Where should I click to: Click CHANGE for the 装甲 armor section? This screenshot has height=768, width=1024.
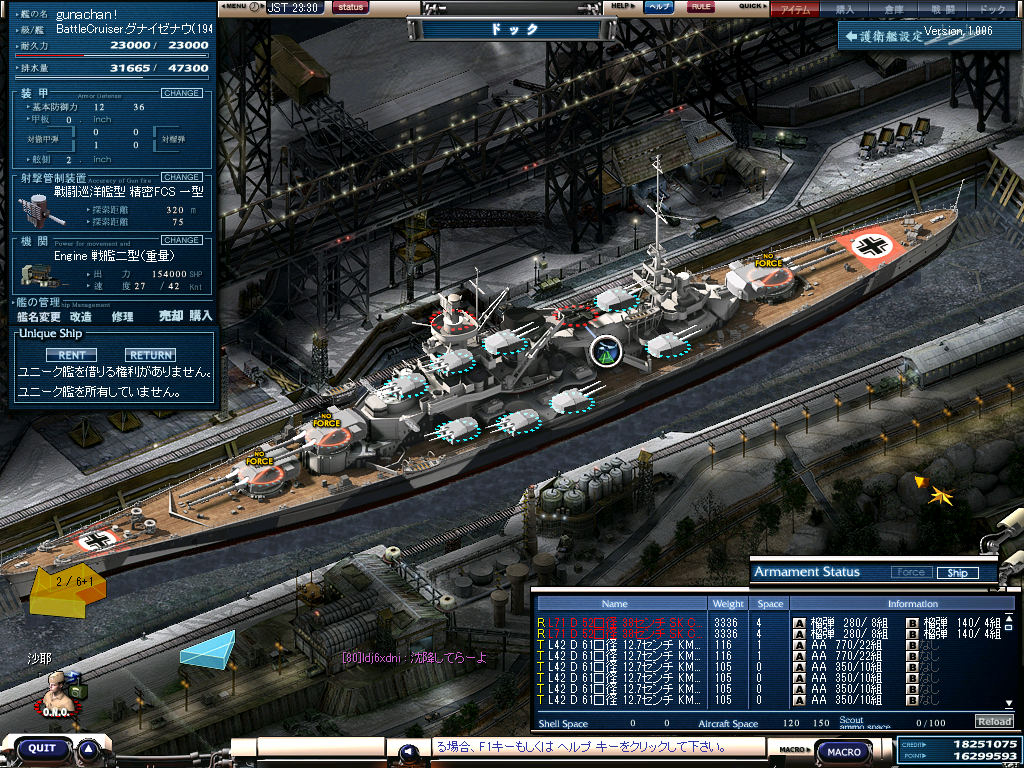pos(182,93)
